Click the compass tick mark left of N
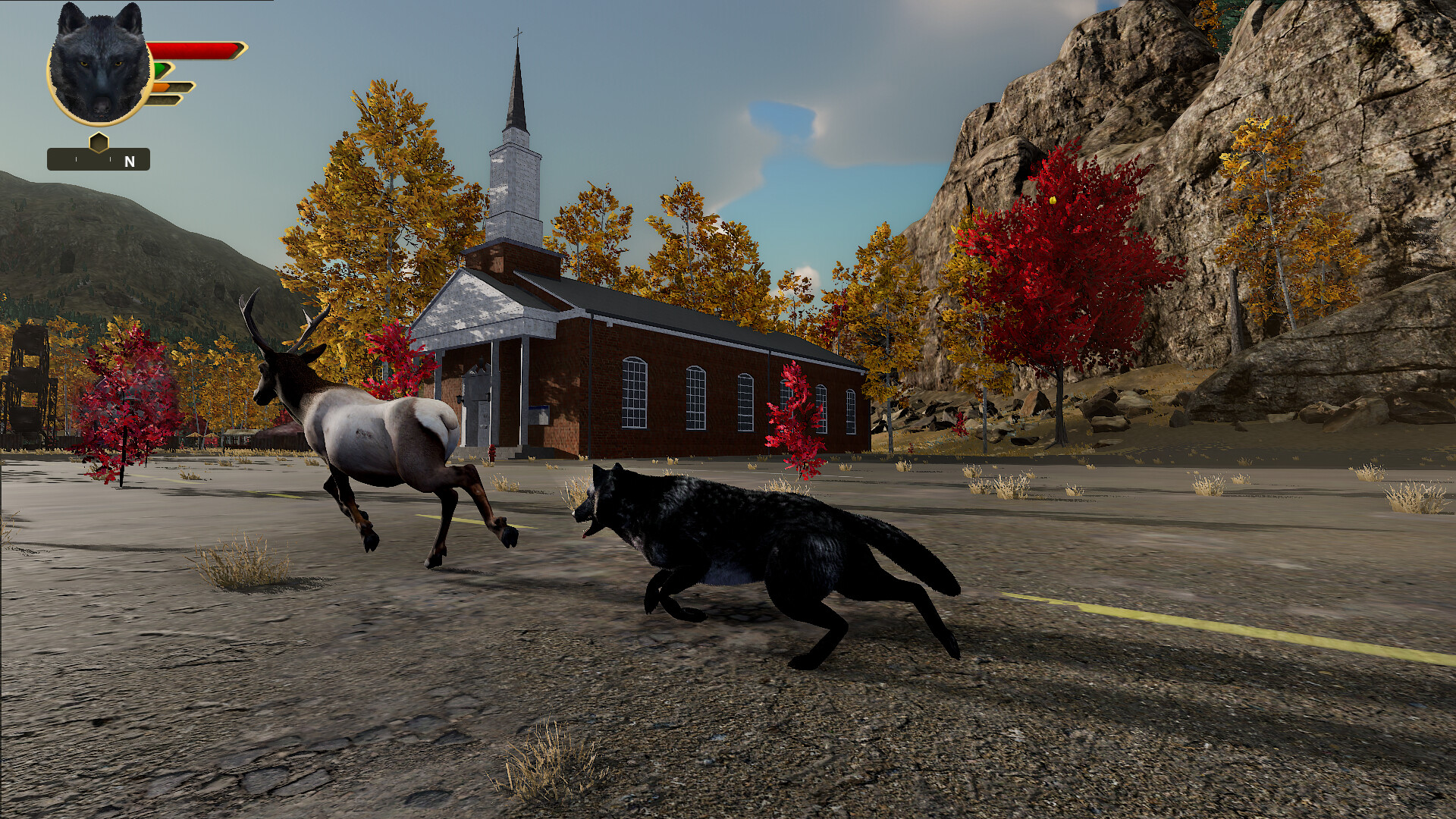This screenshot has height=819, width=1456. 110,158
